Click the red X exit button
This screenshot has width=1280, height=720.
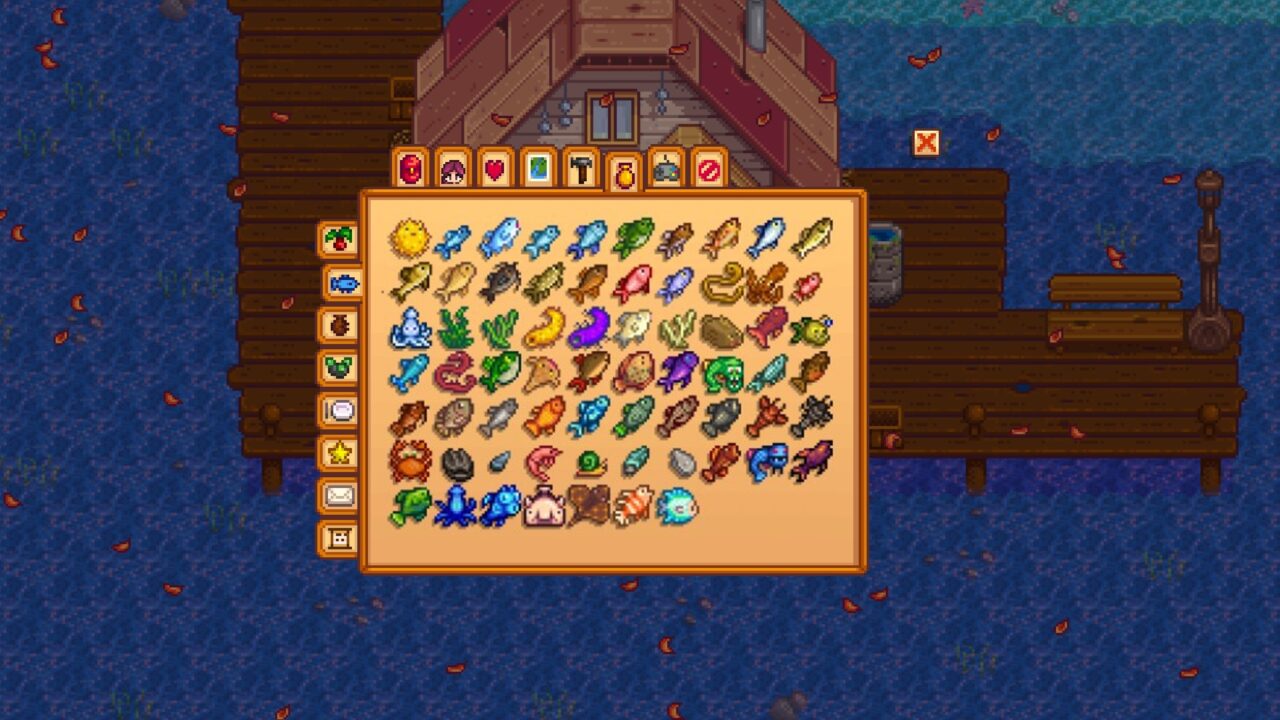point(924,144)
